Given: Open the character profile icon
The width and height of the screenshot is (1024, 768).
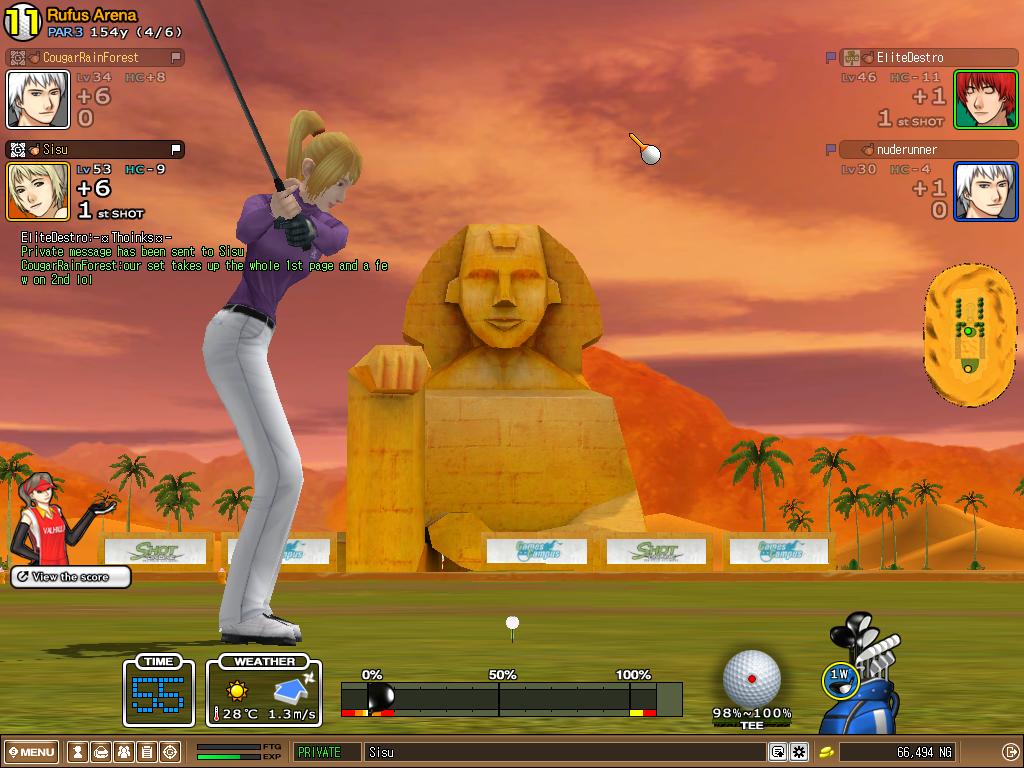Looking at the screenshot, I should tap(77, 752).
